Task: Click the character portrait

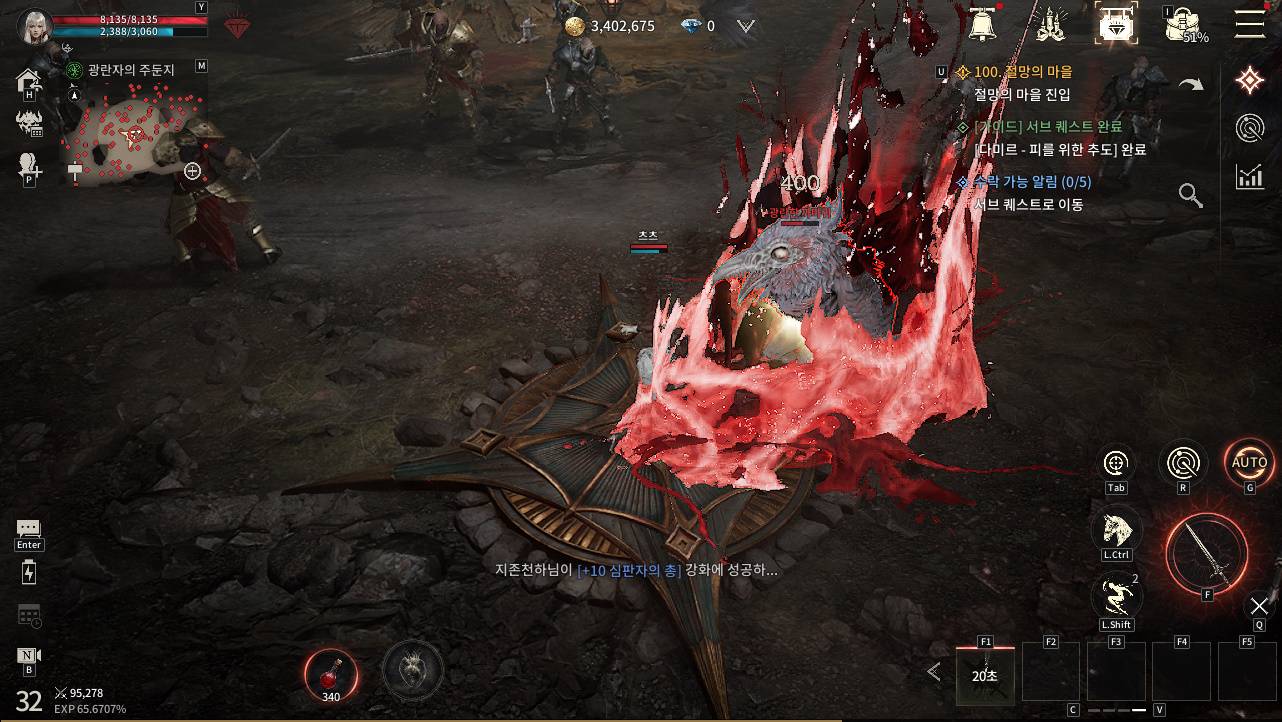Action: pos(34,26)
